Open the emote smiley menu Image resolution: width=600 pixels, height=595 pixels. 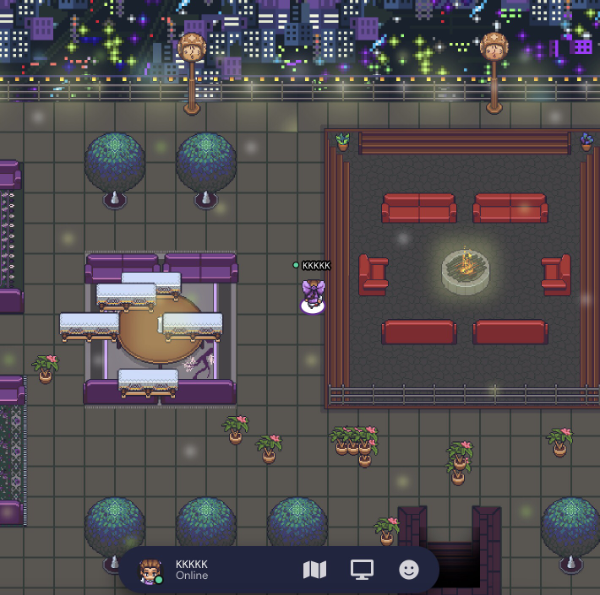[x=408, y=570]
